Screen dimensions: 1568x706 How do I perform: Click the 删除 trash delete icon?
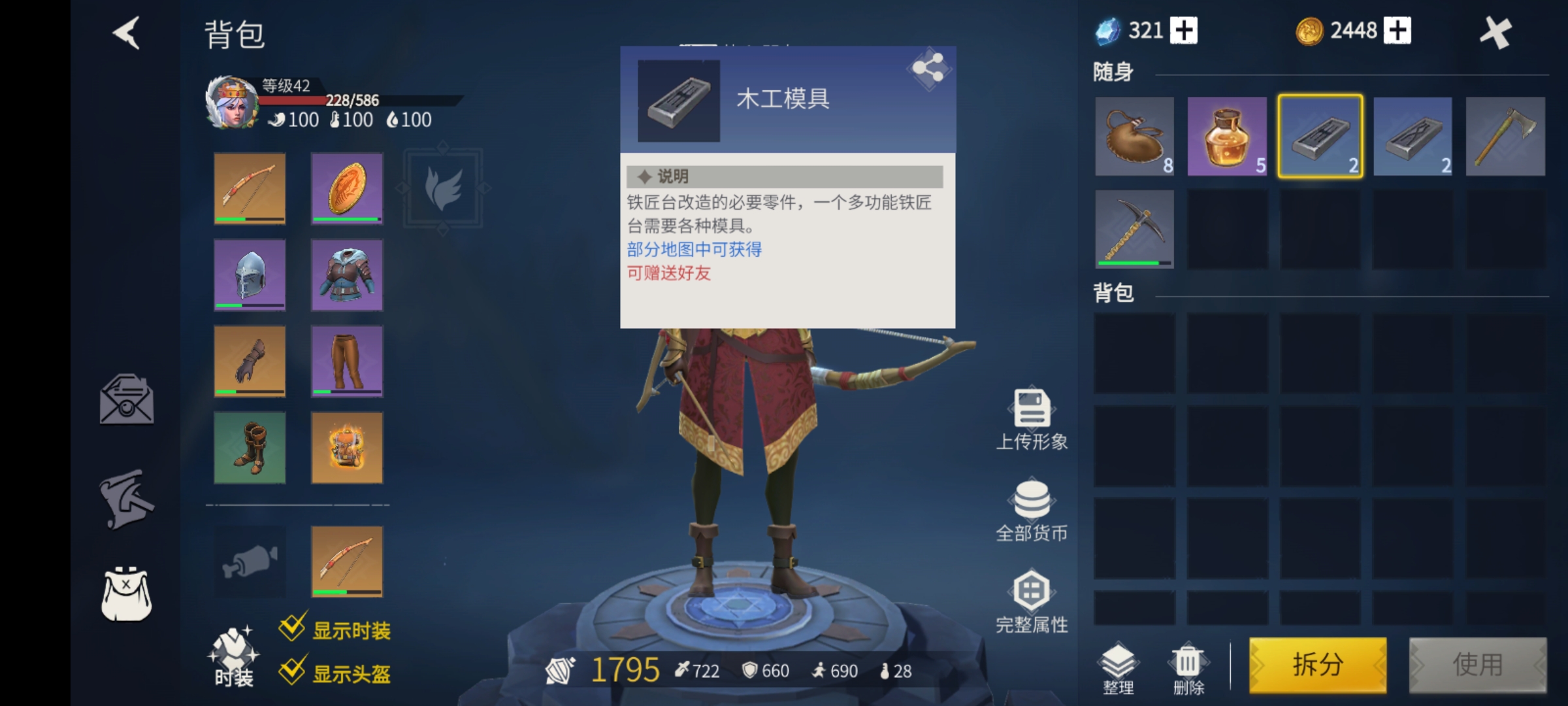tap(1189, 662)
